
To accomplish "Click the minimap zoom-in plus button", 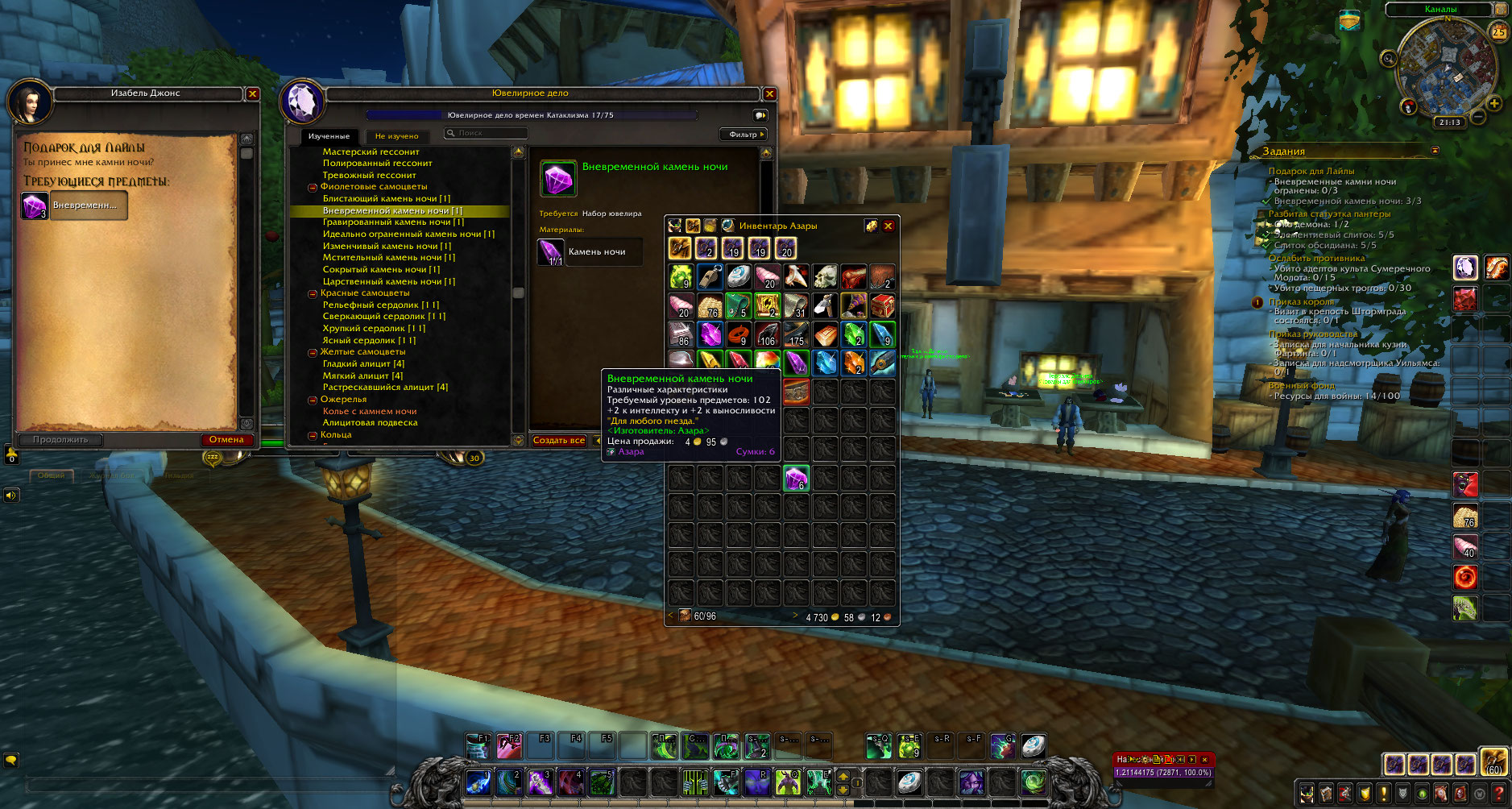I will 1494,103.
